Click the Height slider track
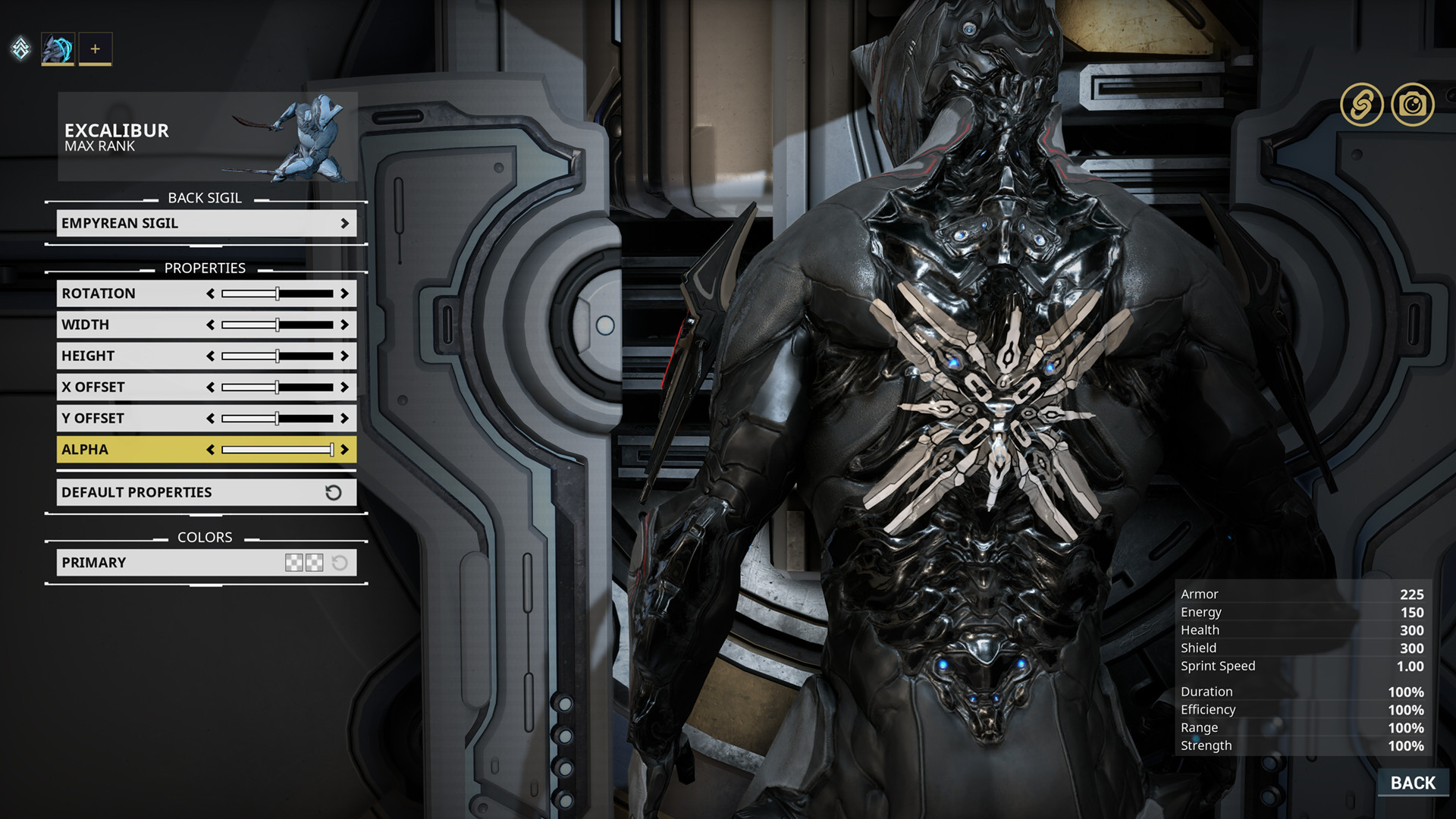 (277, 356)
